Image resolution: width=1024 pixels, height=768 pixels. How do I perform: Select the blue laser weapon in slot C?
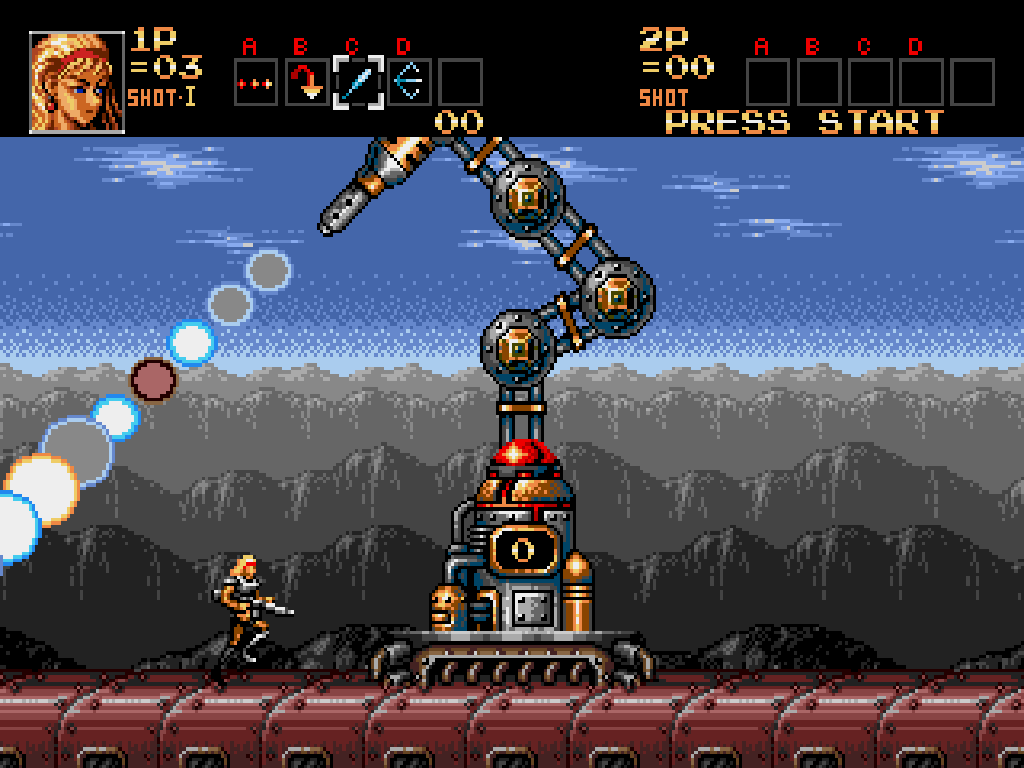click(358, 83)
